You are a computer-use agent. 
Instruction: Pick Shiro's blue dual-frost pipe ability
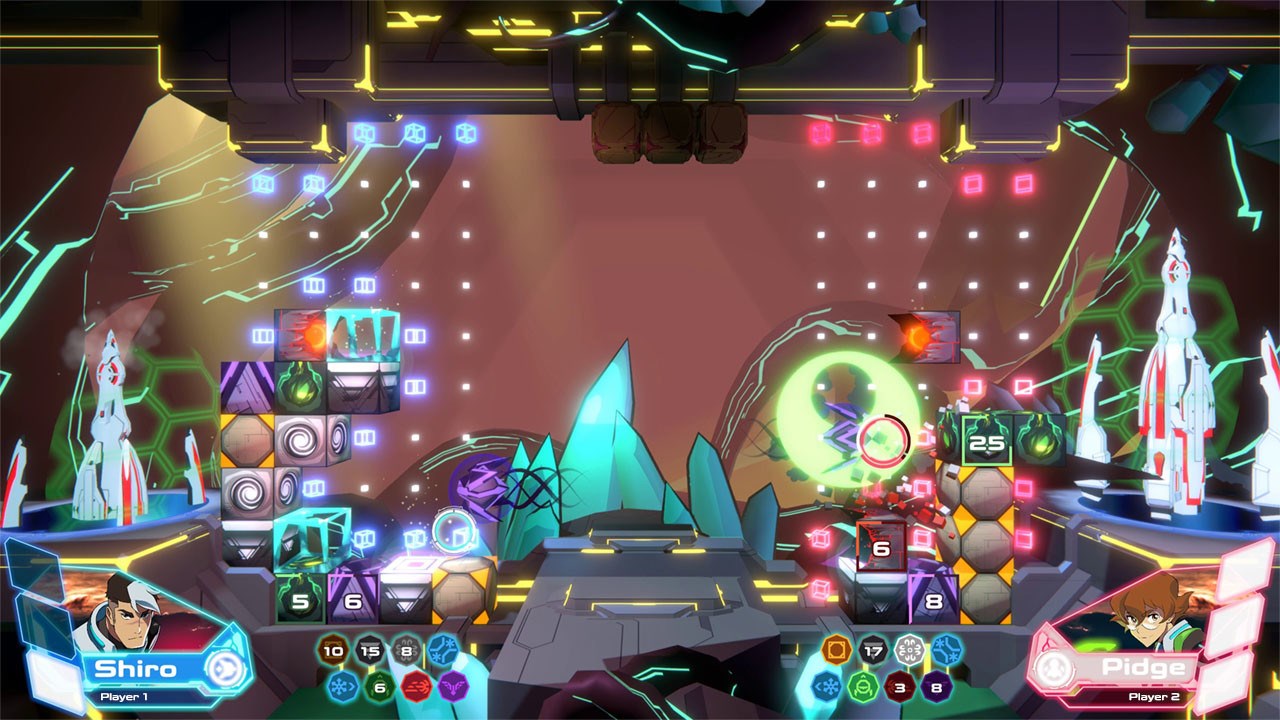point(442,648)
